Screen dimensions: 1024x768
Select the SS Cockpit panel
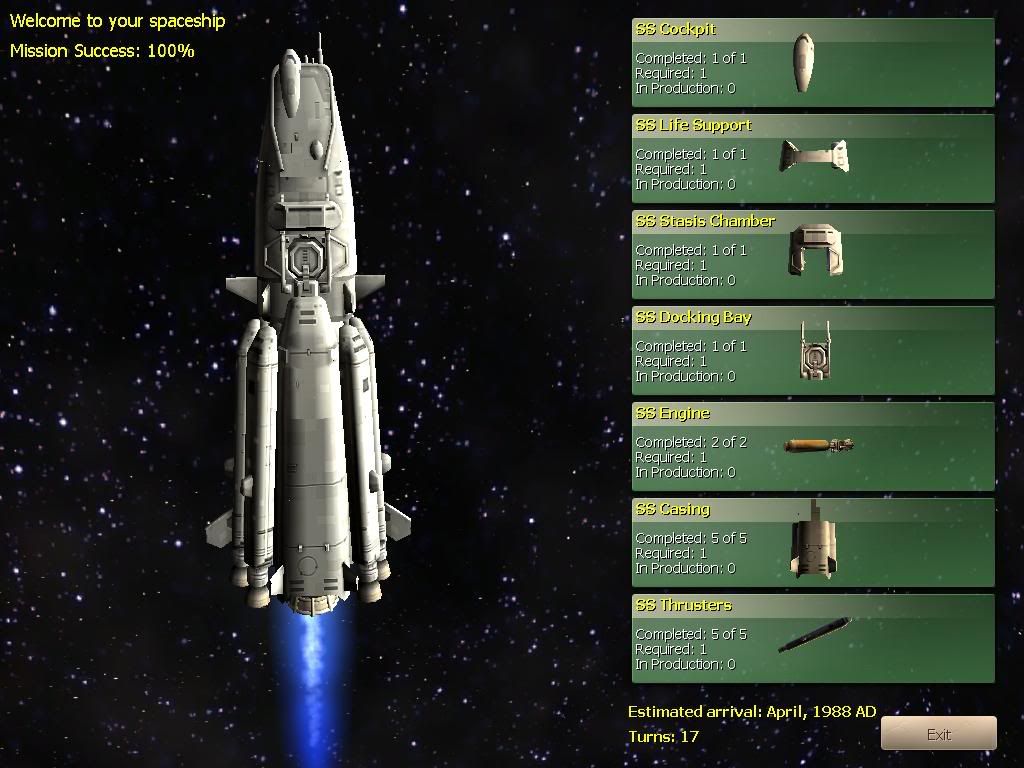click(x=813, y=62)
